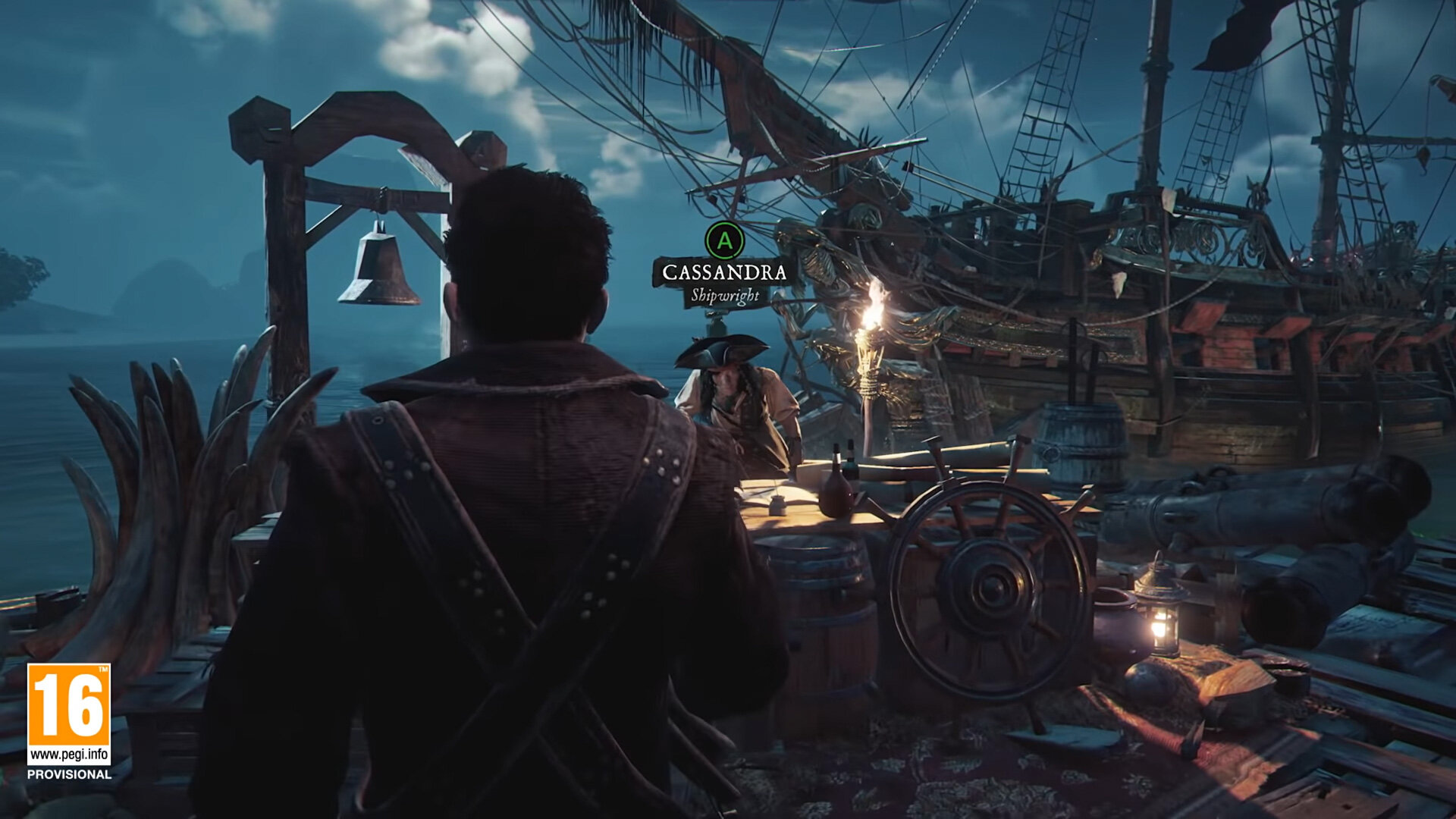1456x819 pixels.
Task: Click the CASSANDRA nameplate sign
Action: point(722,271)
